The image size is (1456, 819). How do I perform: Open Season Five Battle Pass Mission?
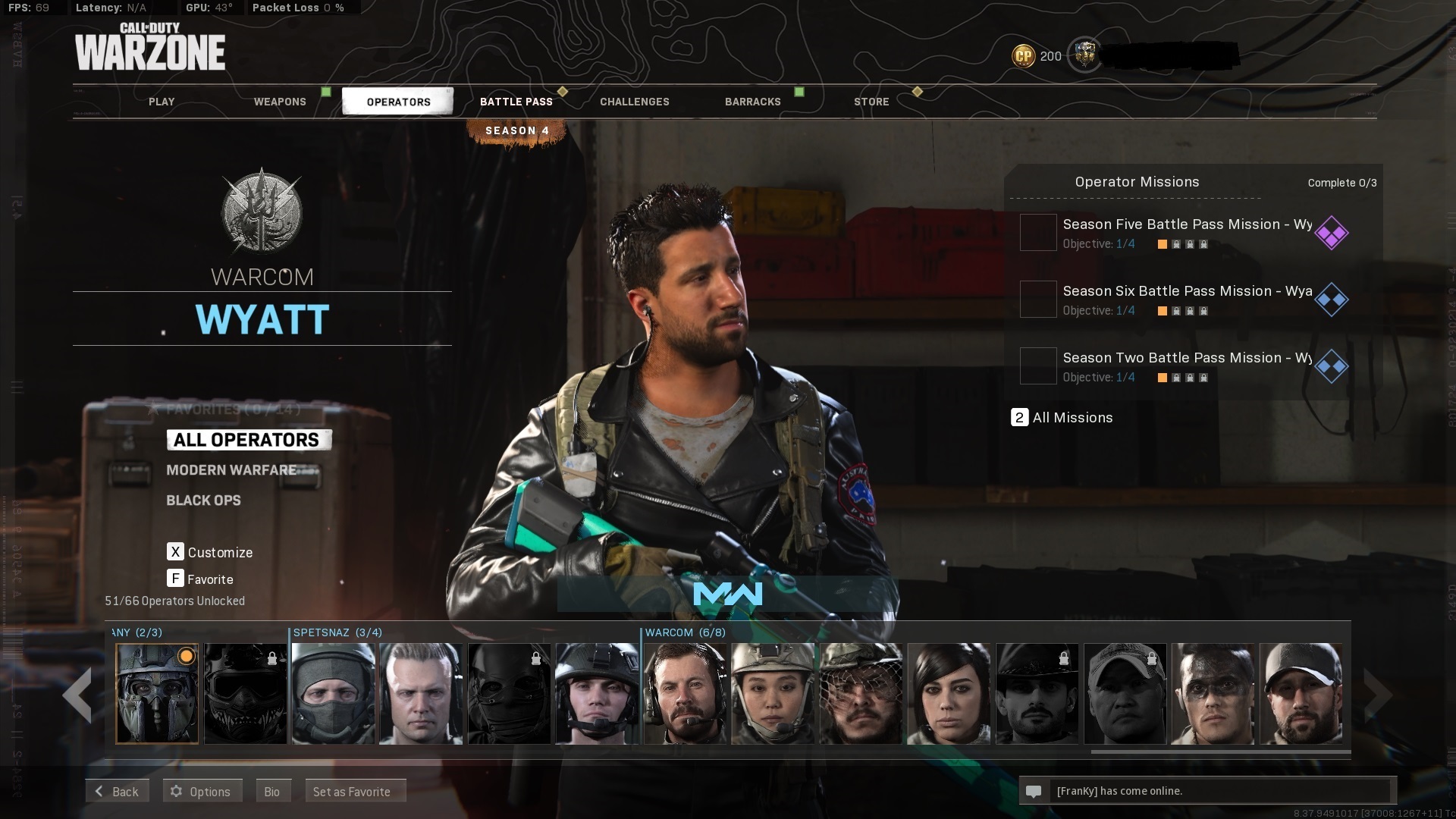(1187, 233)
